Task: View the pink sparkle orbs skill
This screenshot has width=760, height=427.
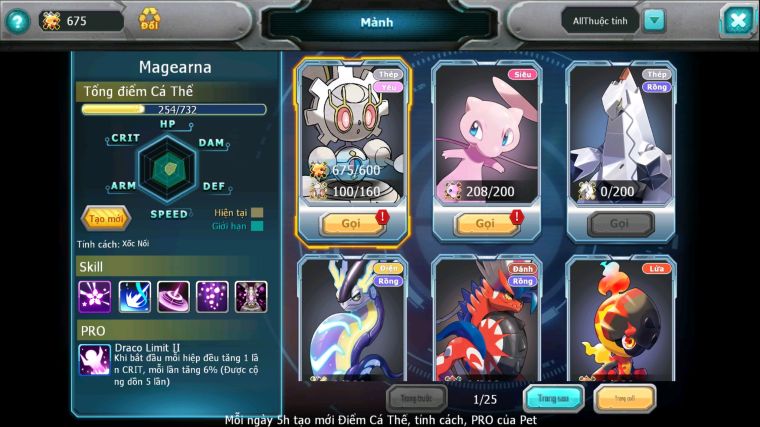Action: 212,296
